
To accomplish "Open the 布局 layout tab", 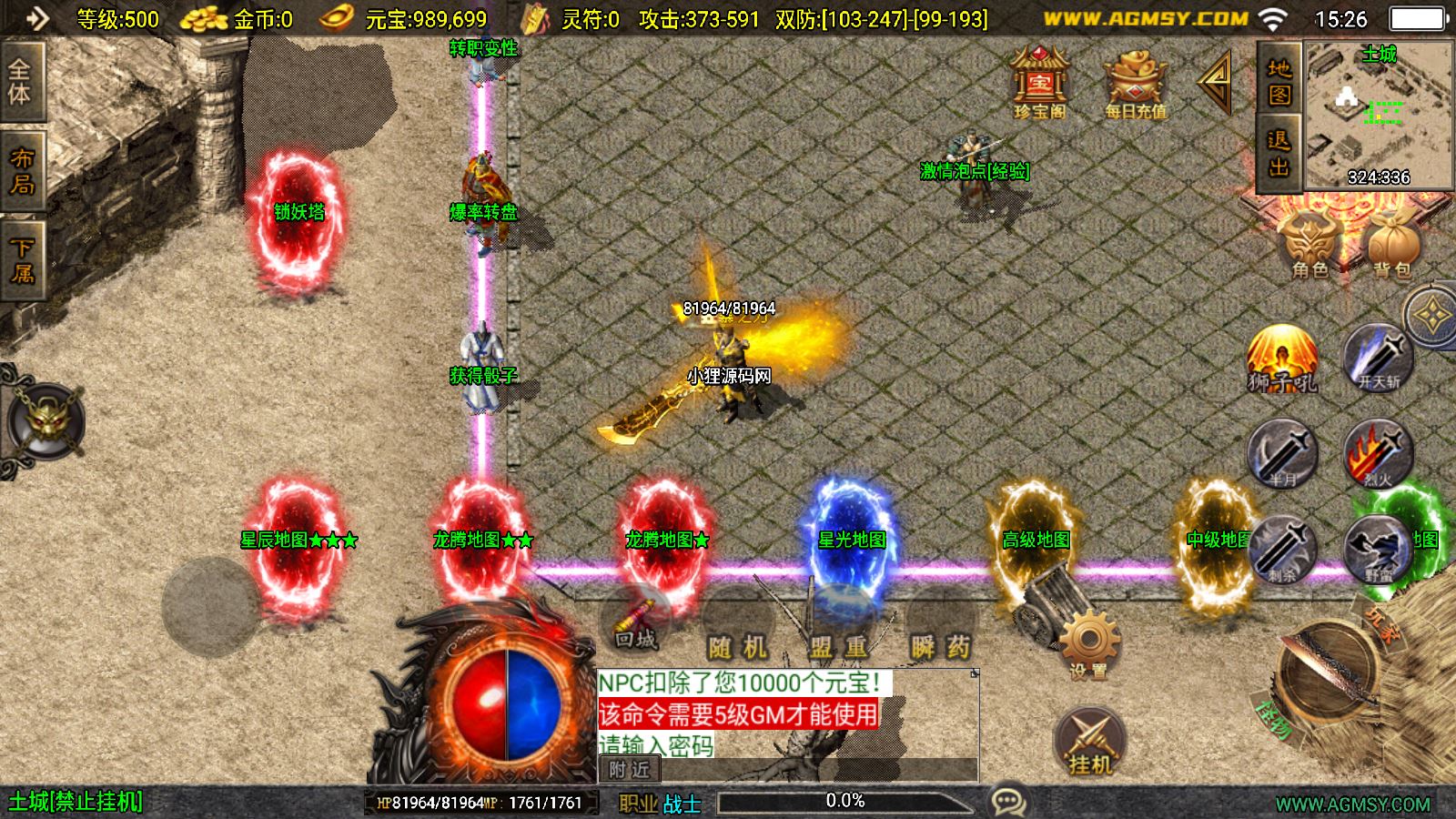I will coord(21,171).
